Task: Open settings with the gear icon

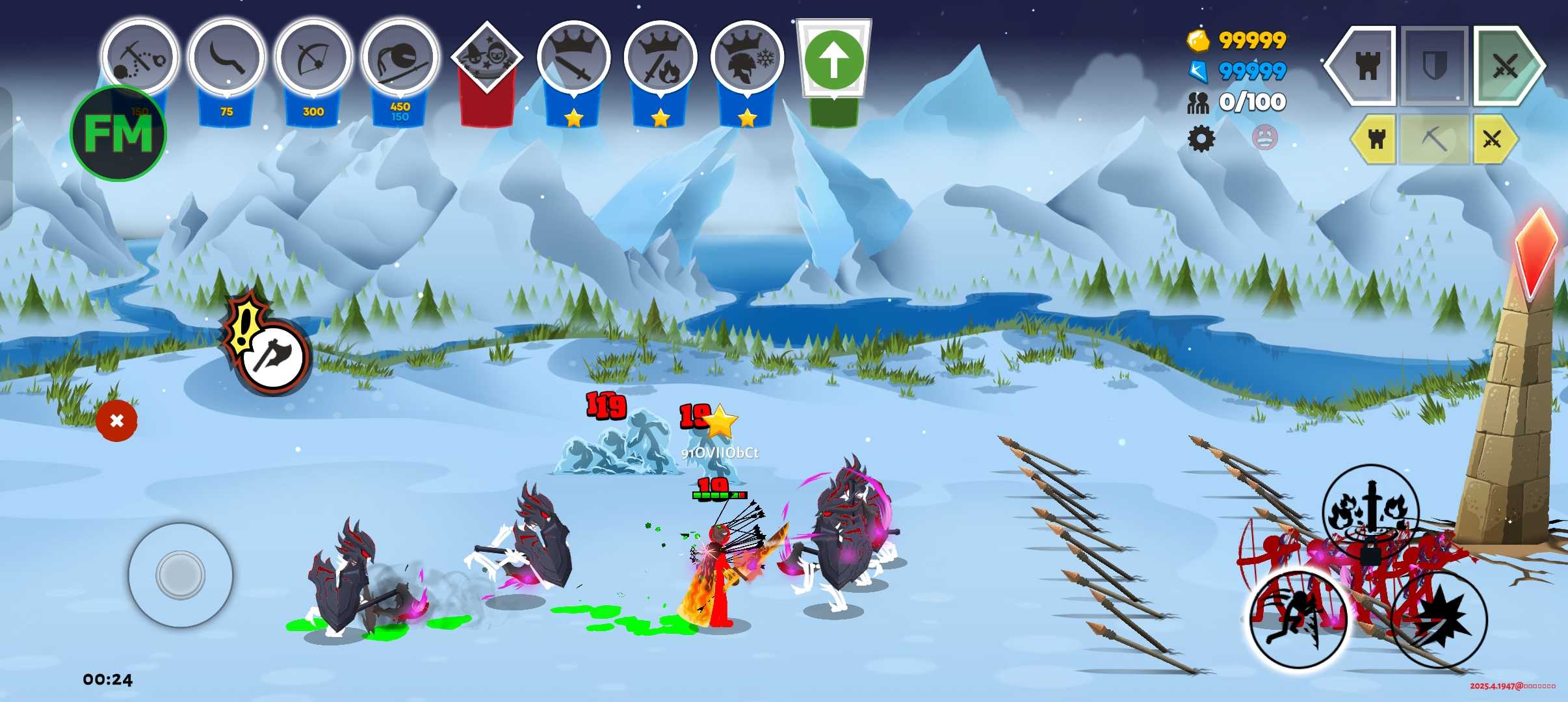Action: [x=1201, y=138]
